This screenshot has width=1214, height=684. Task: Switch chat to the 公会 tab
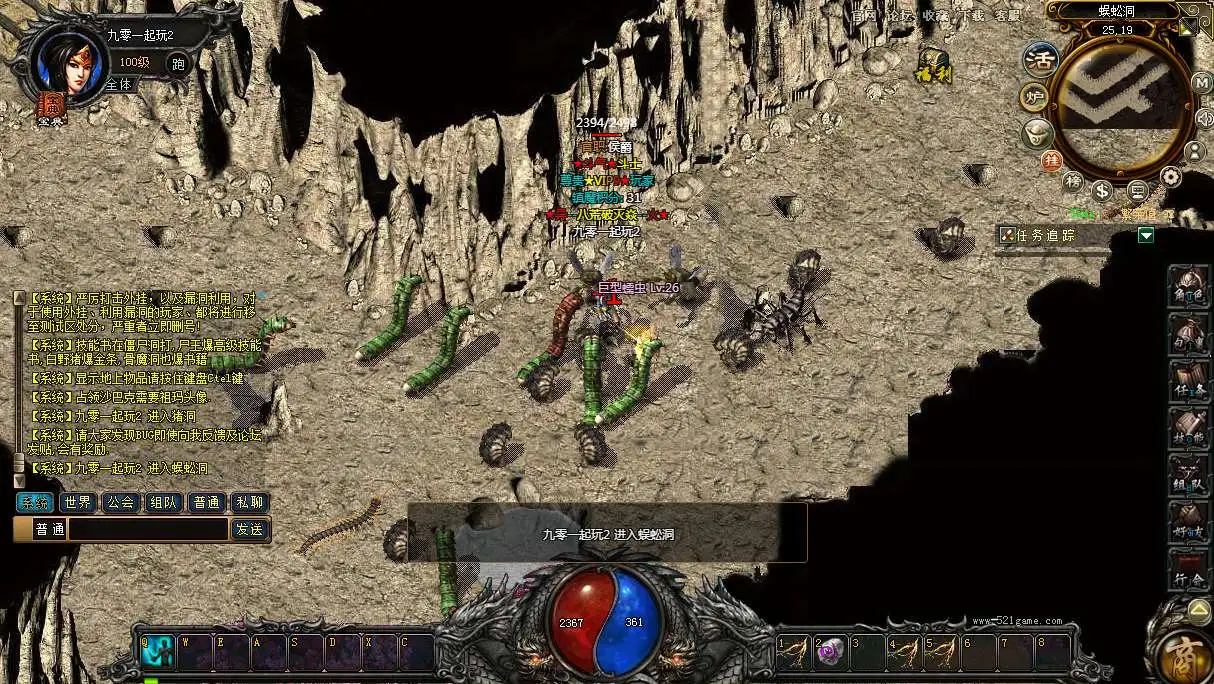(x=121, y=502)
